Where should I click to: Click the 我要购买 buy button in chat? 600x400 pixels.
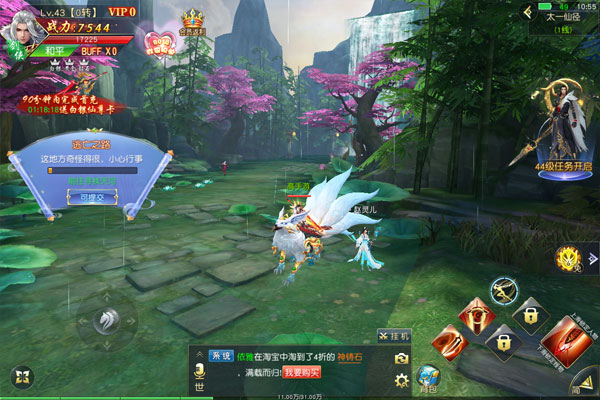click(300, 371)
